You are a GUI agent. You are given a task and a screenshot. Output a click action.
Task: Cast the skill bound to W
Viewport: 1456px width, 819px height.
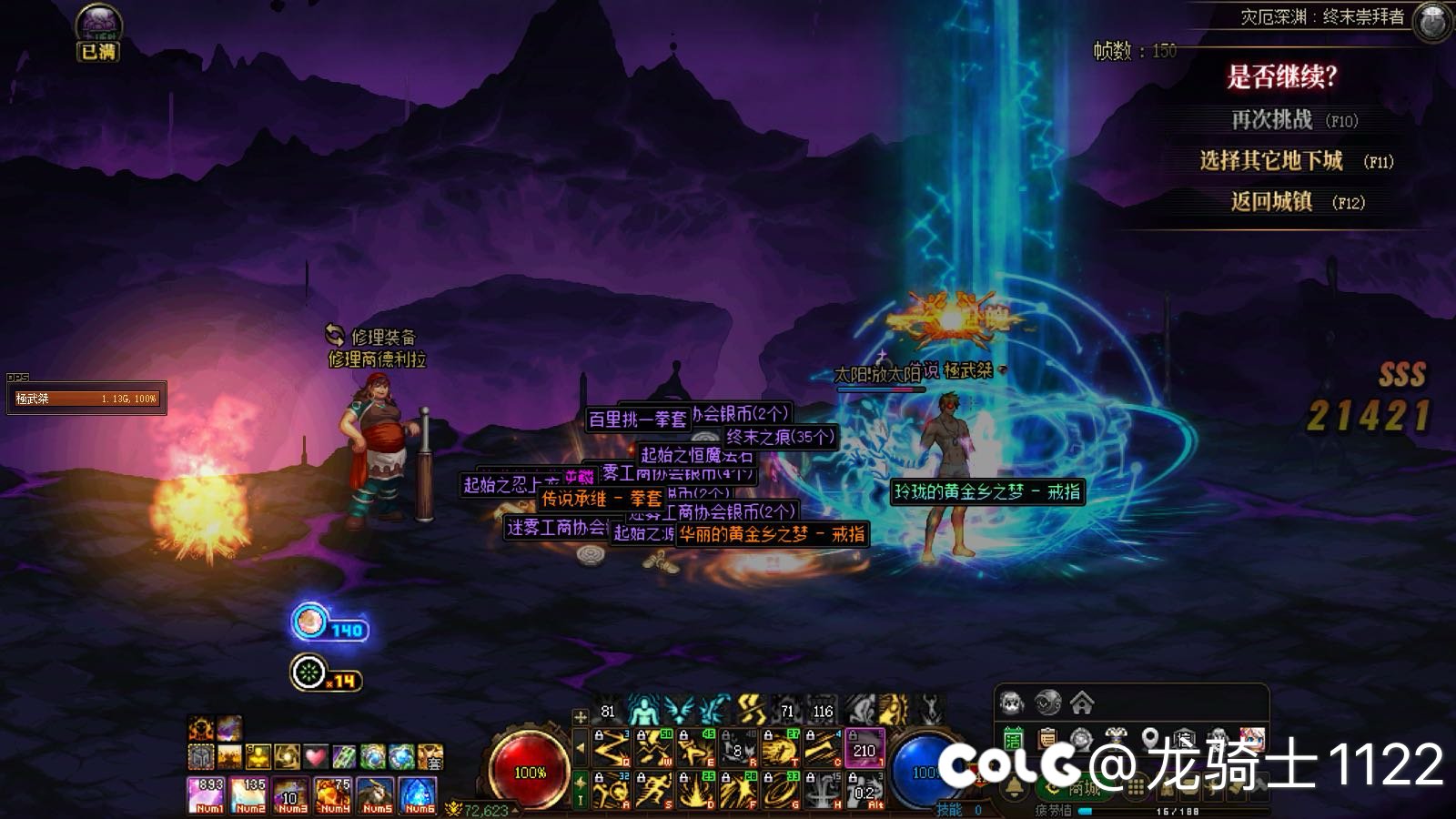pyautogui.click(x=653, y=748)
